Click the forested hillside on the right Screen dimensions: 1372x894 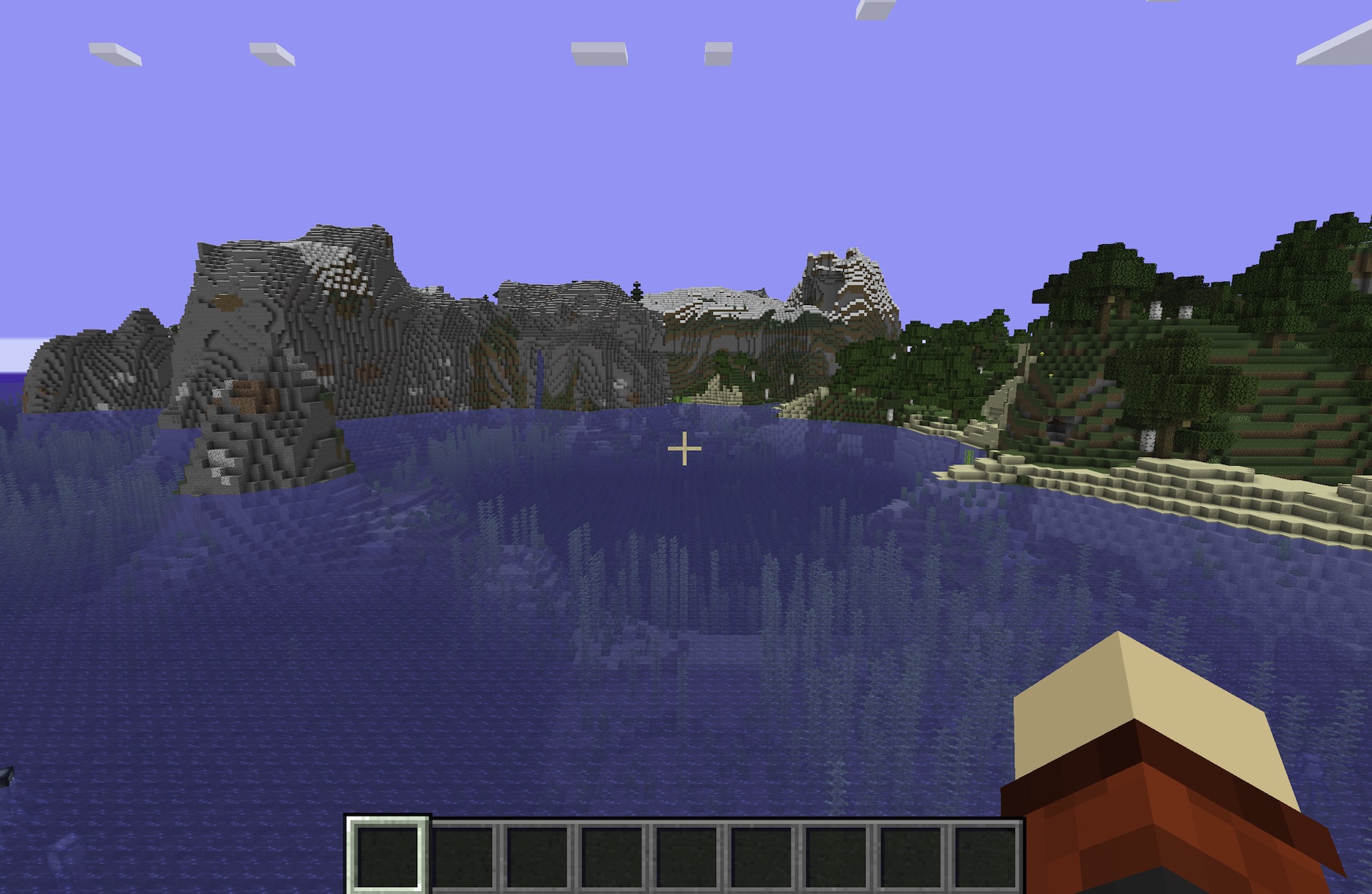point(1202,338)
